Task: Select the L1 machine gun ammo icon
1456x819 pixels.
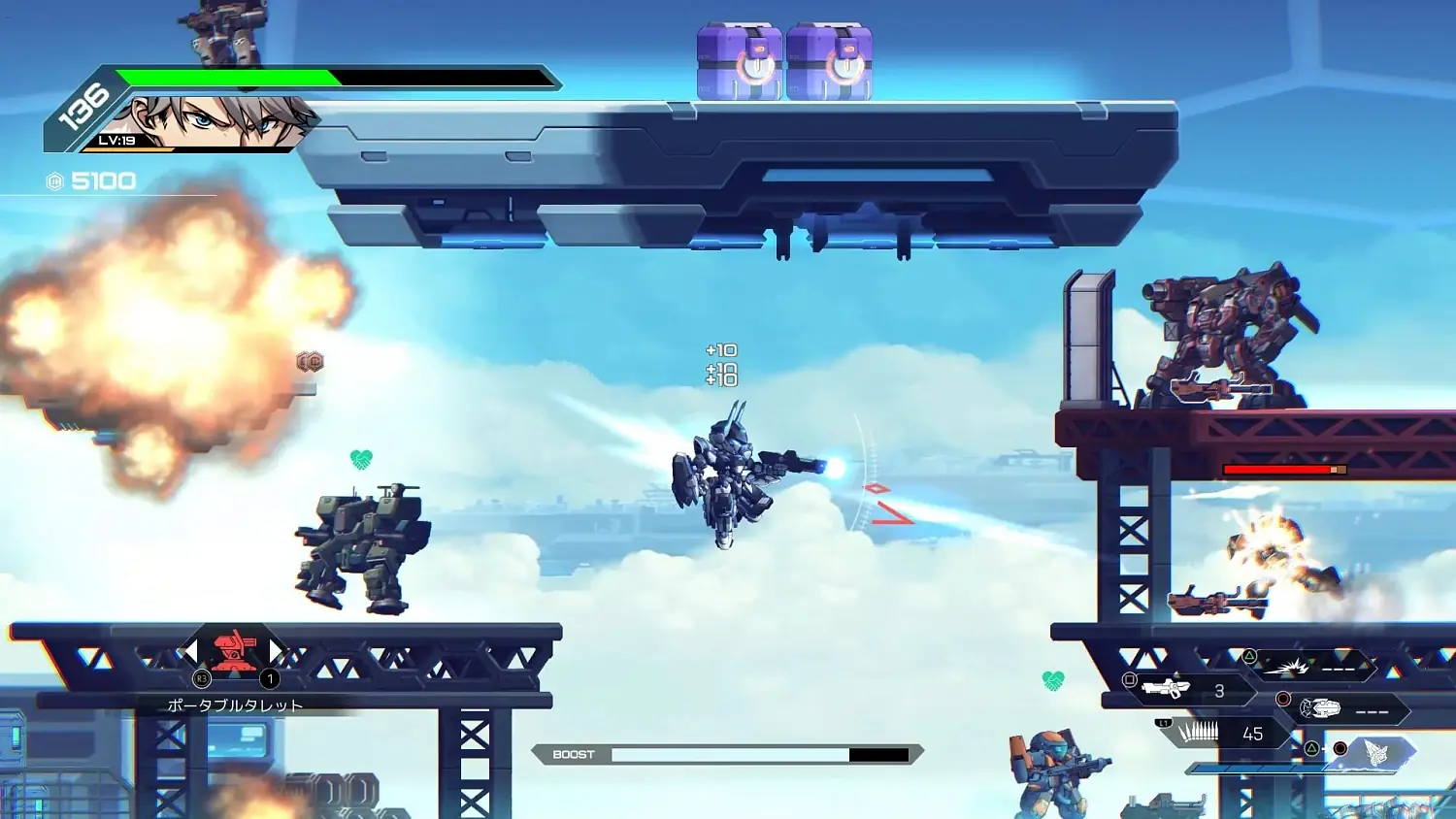Action: [x=1198, y=732]
